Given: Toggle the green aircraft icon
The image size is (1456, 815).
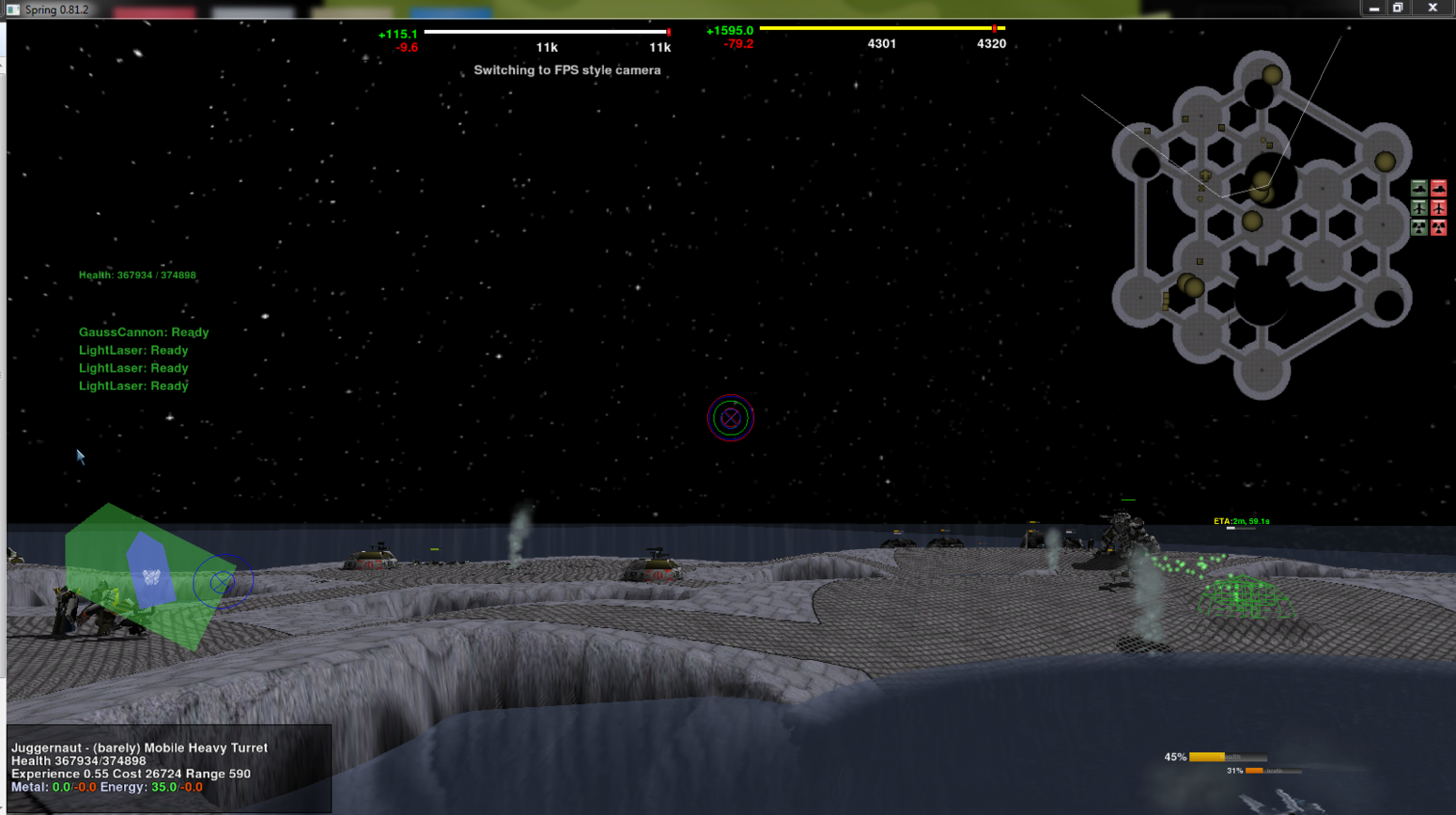Looking at the screenshot, I should 1418,208.
